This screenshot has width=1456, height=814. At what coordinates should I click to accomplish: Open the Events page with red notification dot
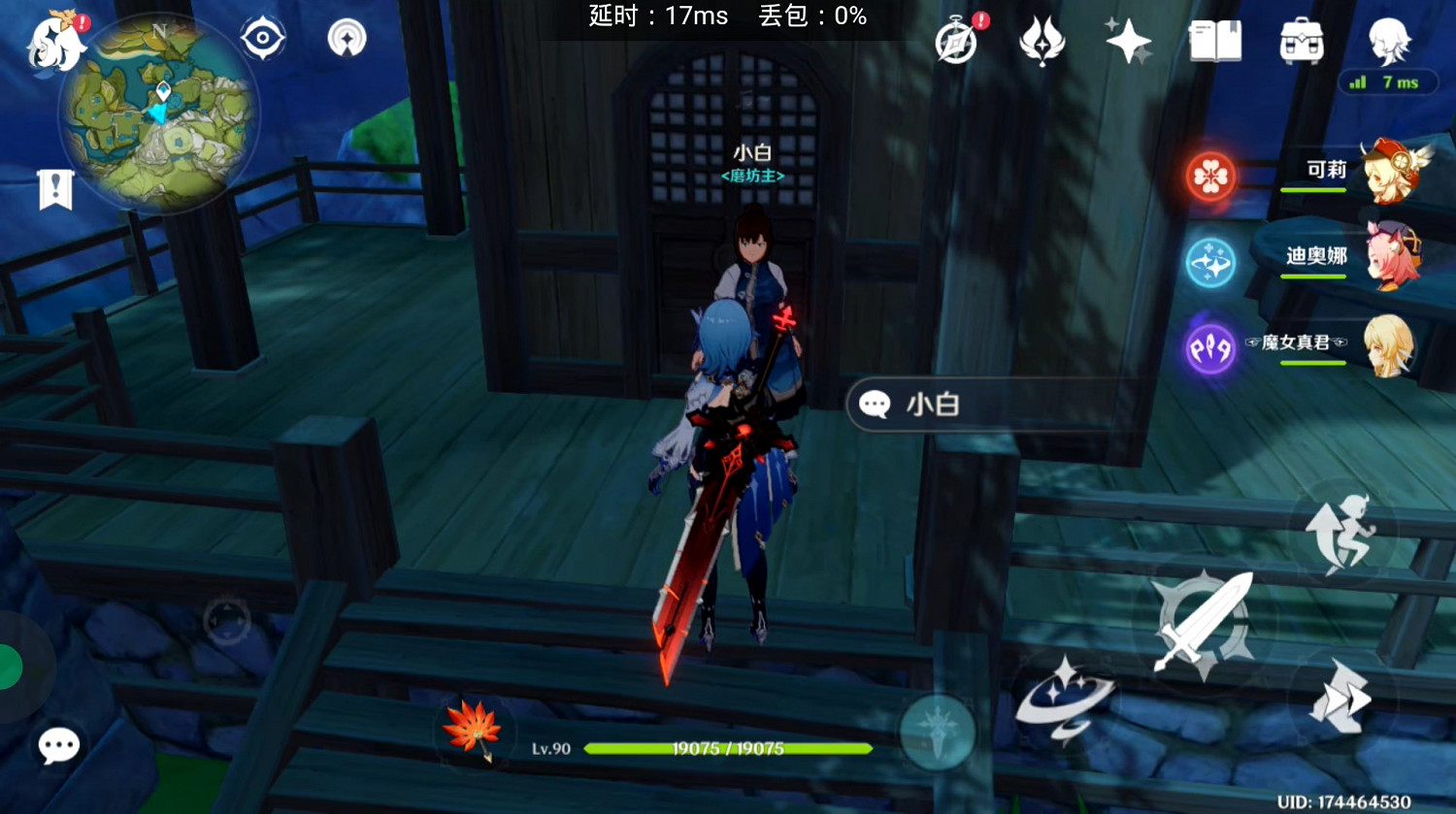click(x=956, y=41)
